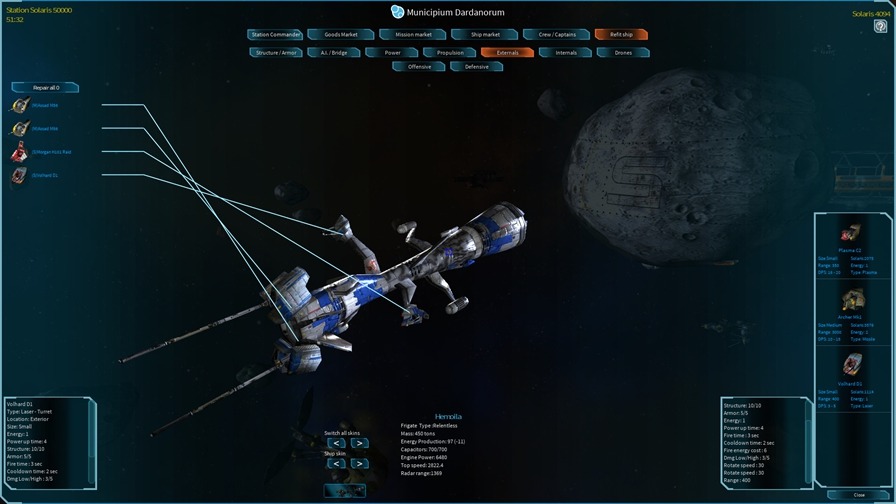896x504 pixels.
Task: Show the Power refit category
Action: 392,52
